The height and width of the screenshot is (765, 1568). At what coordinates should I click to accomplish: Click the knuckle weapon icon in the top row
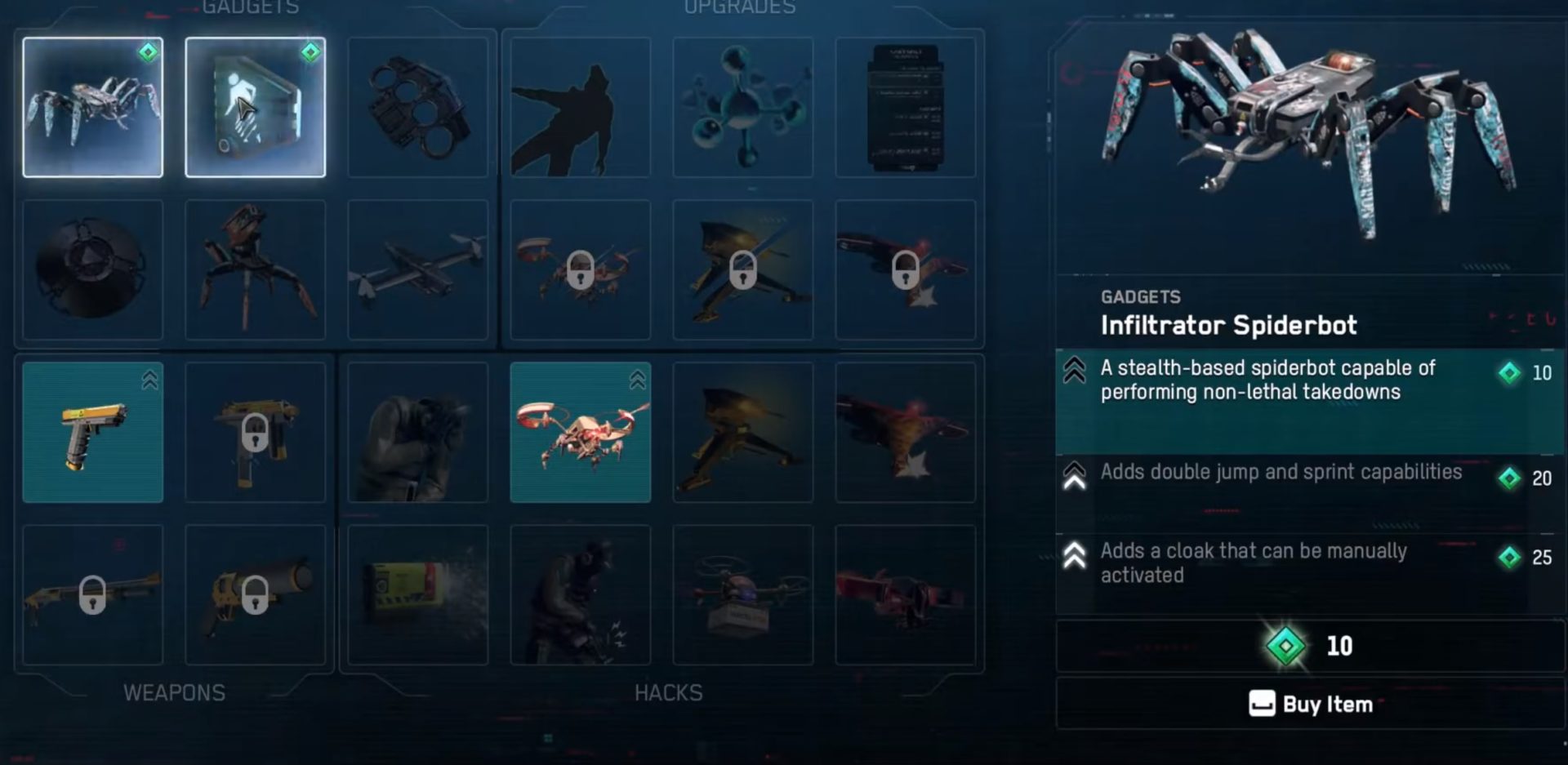pyautogui.click(x=418, y=106)
